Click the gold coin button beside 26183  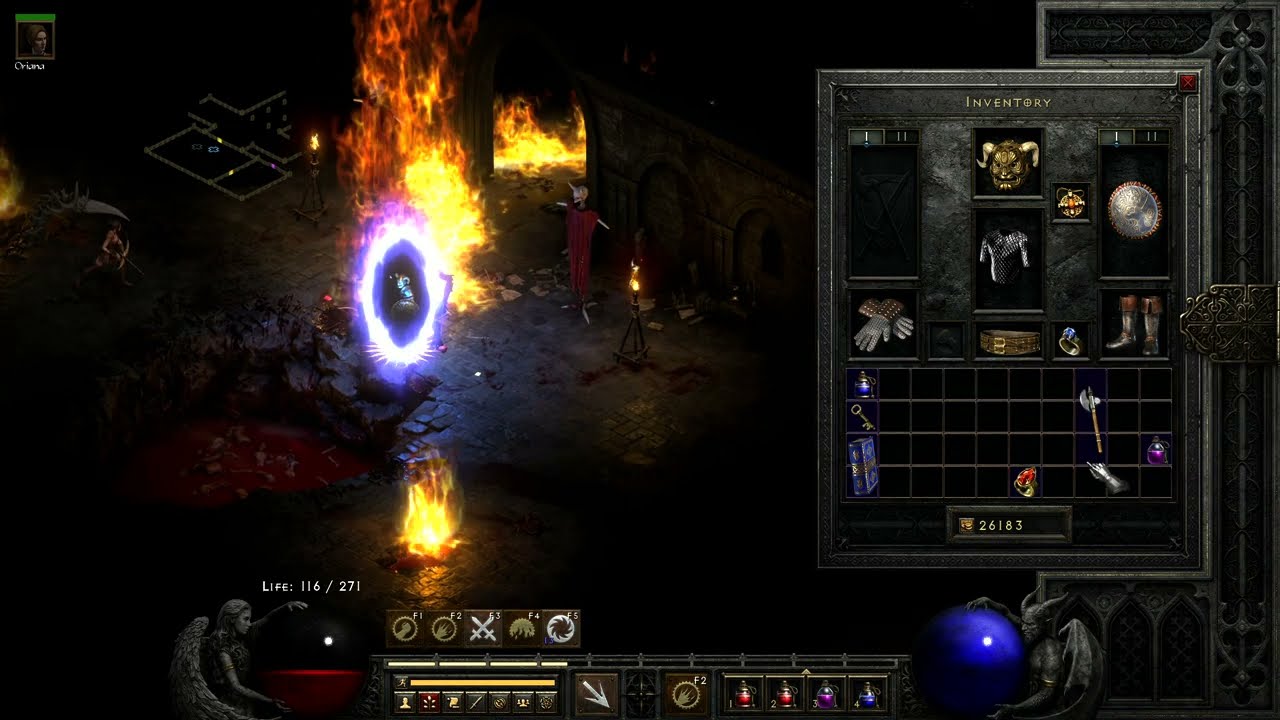coord(965,525)
